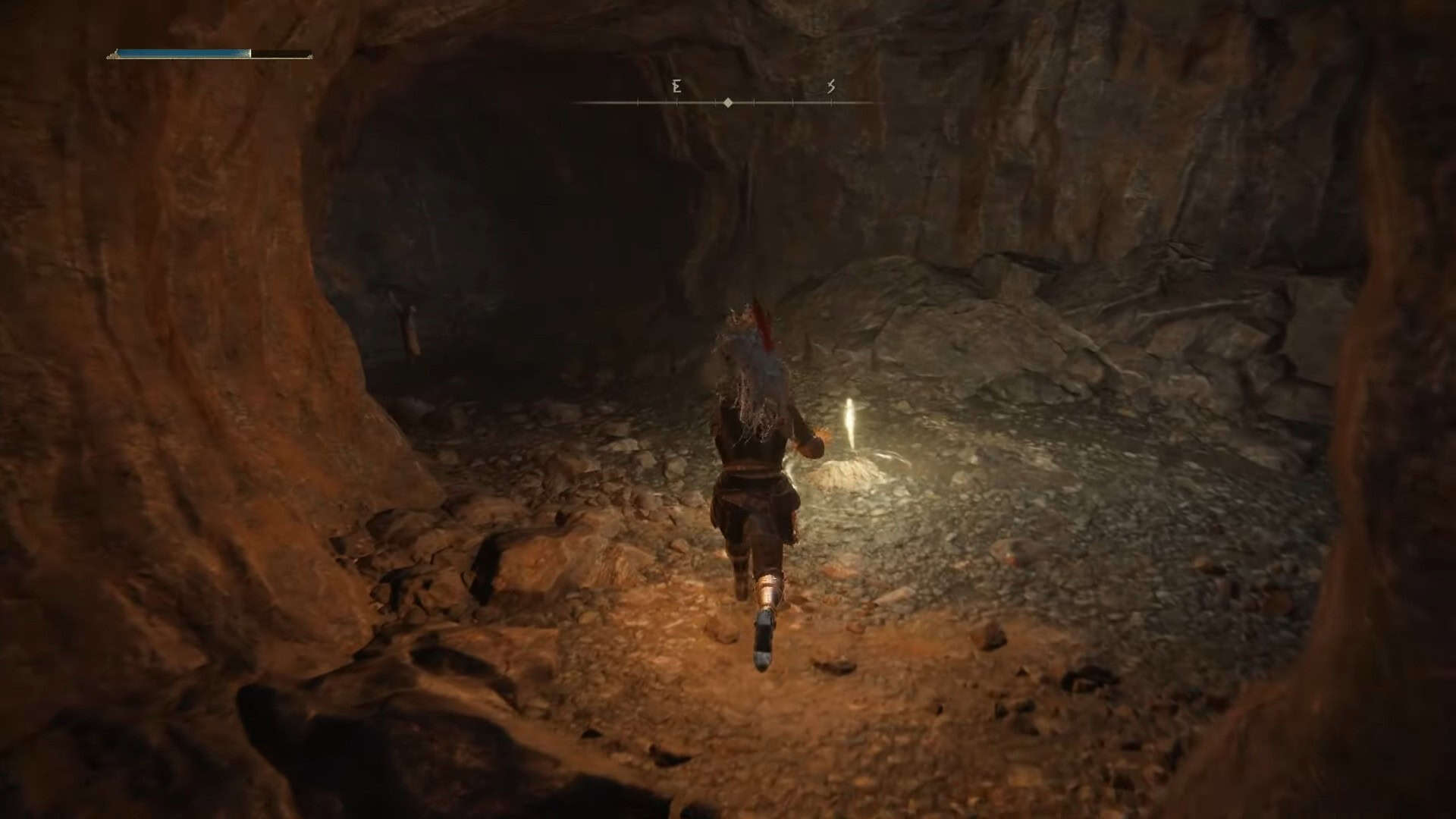Viewport: 1456px width, 819px height.
Task: Select the status bar cluster at top left
Action: [x=209, y=54]
